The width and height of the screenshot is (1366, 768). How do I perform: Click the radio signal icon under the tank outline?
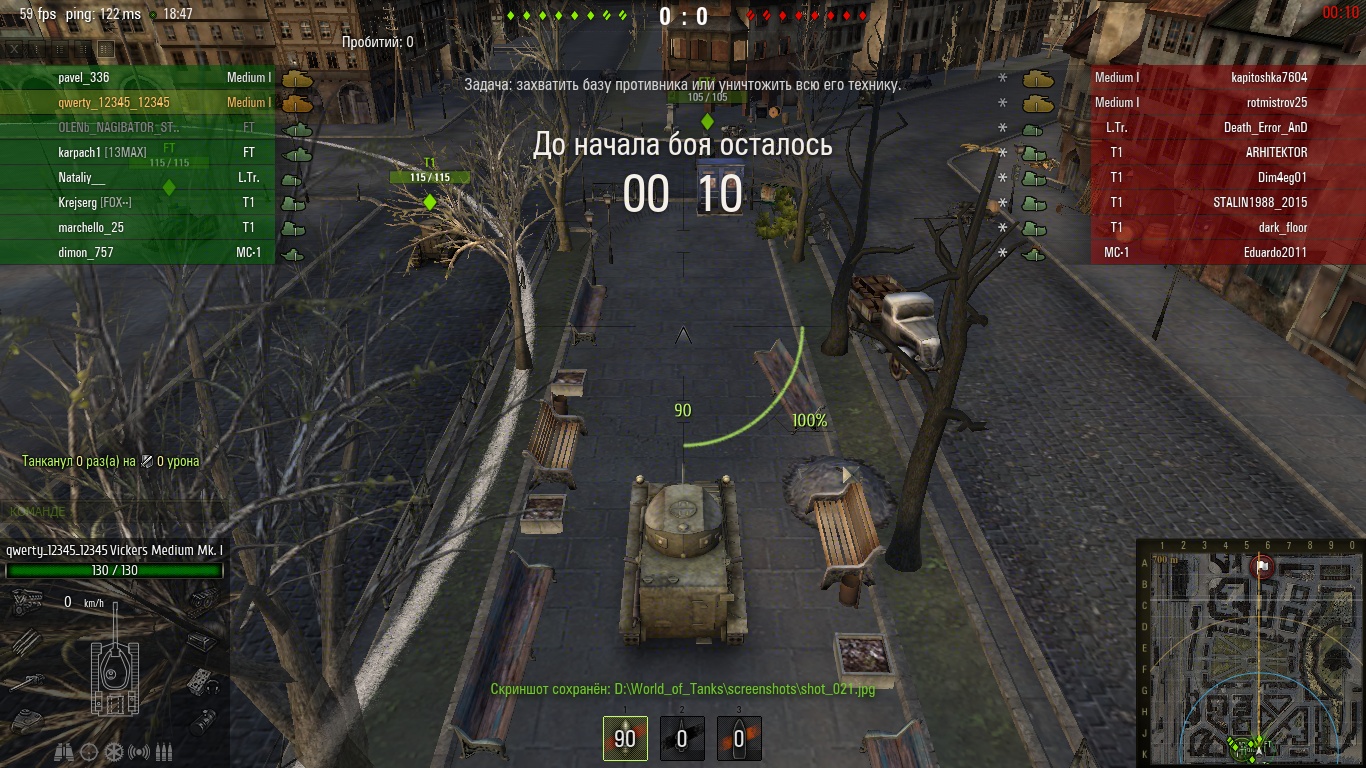pyautogui.click(x=139, y=751)
